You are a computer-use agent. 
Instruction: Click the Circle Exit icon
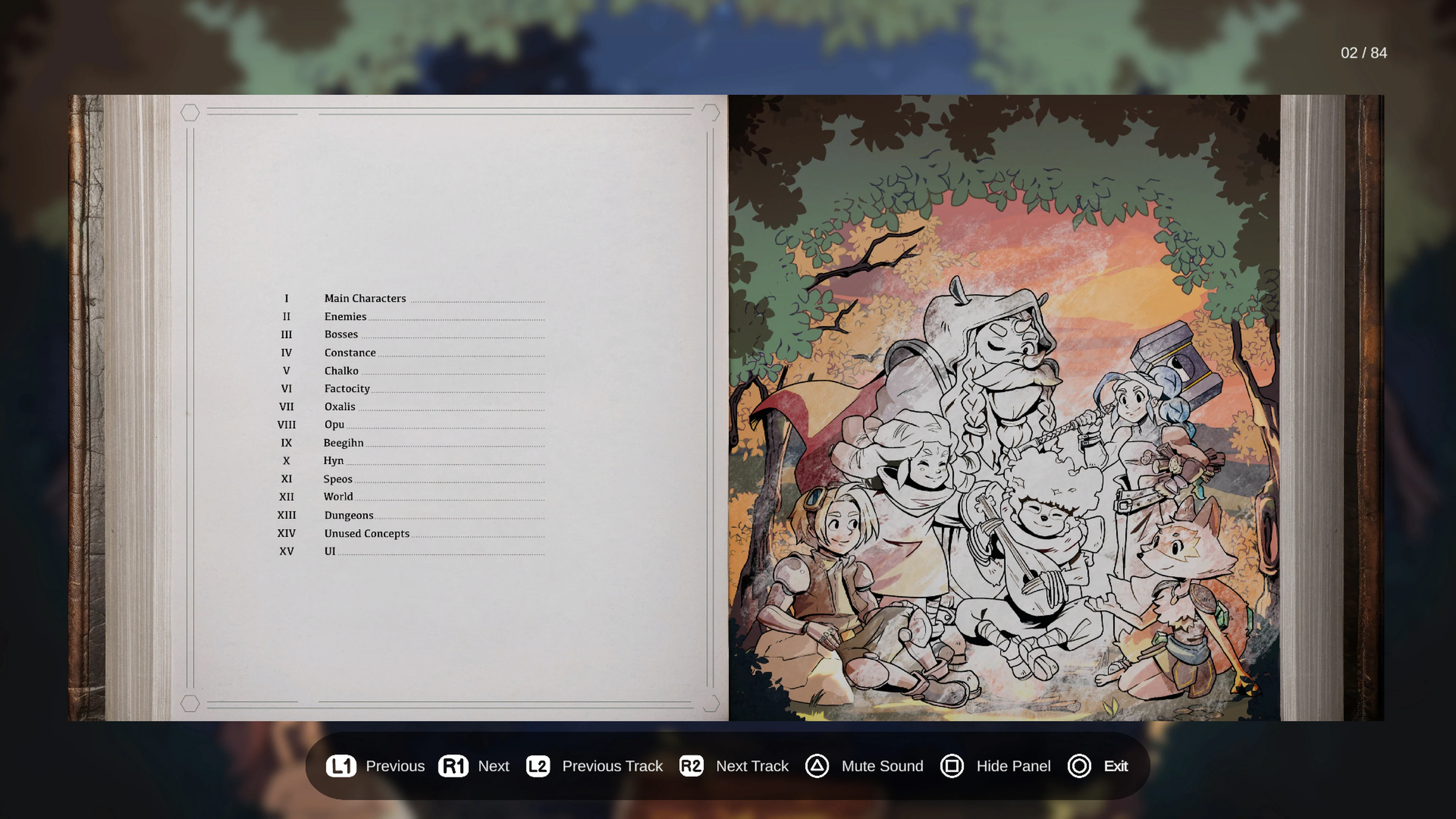click(1079, 766)
